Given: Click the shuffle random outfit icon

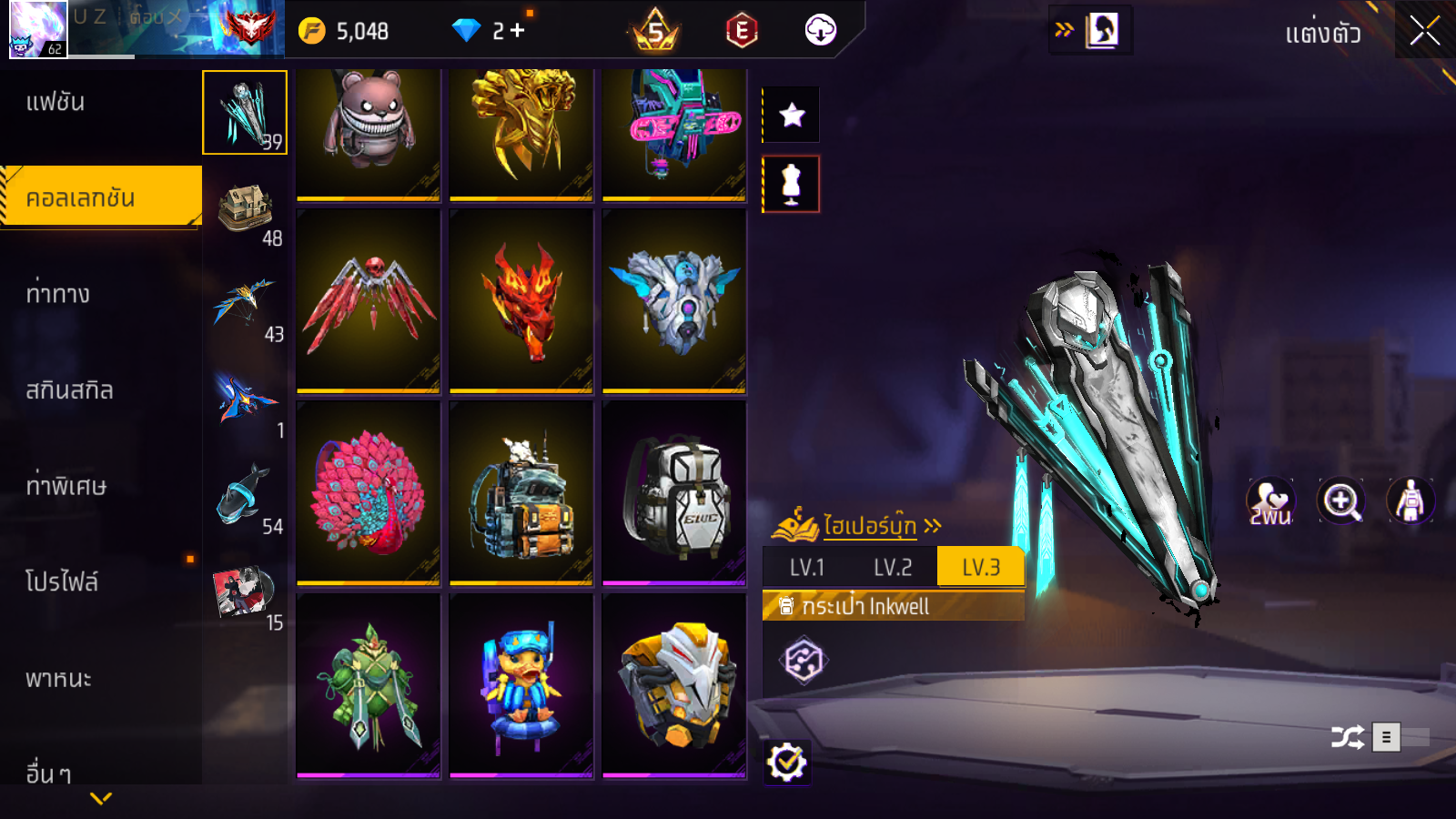Looking at the screenshot, I should pos(1347,737).
